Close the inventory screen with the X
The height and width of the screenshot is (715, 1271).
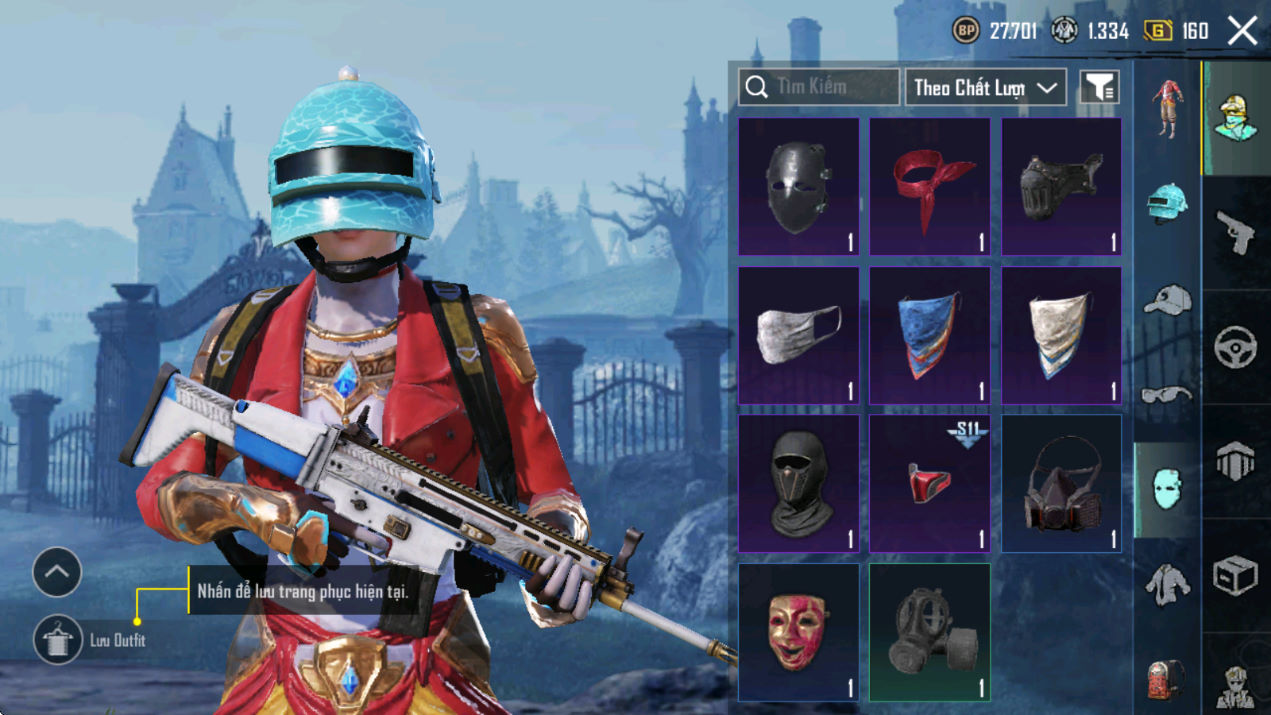click(1242, 31)
